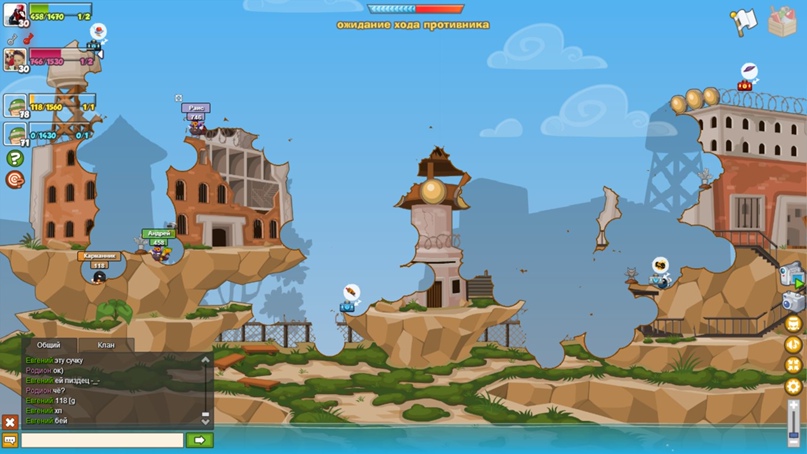The height and width of the screenshot is (454, 807).
Task: Open help with the green question mark
Action: pyautogui.click(x=15, y=158)
